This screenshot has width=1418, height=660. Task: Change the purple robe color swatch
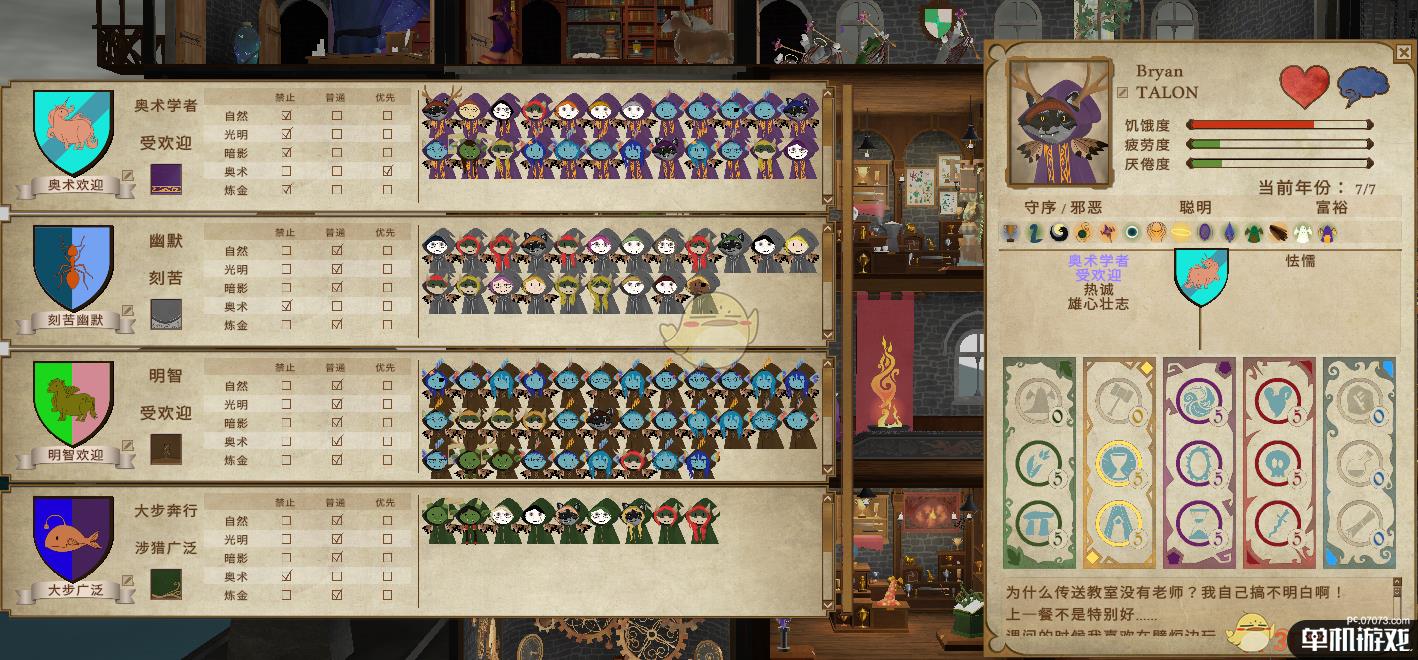coord(166,179)
